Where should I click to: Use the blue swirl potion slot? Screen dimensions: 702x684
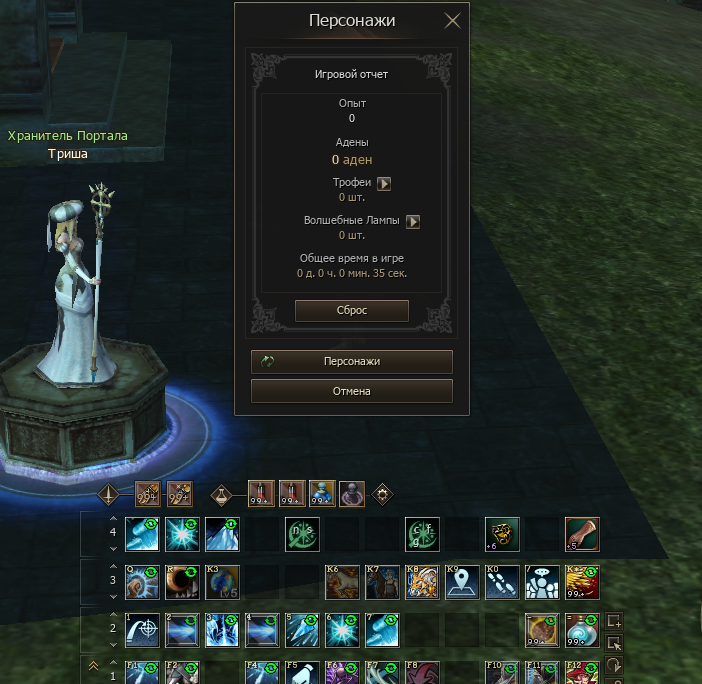[x=581, y=630]
